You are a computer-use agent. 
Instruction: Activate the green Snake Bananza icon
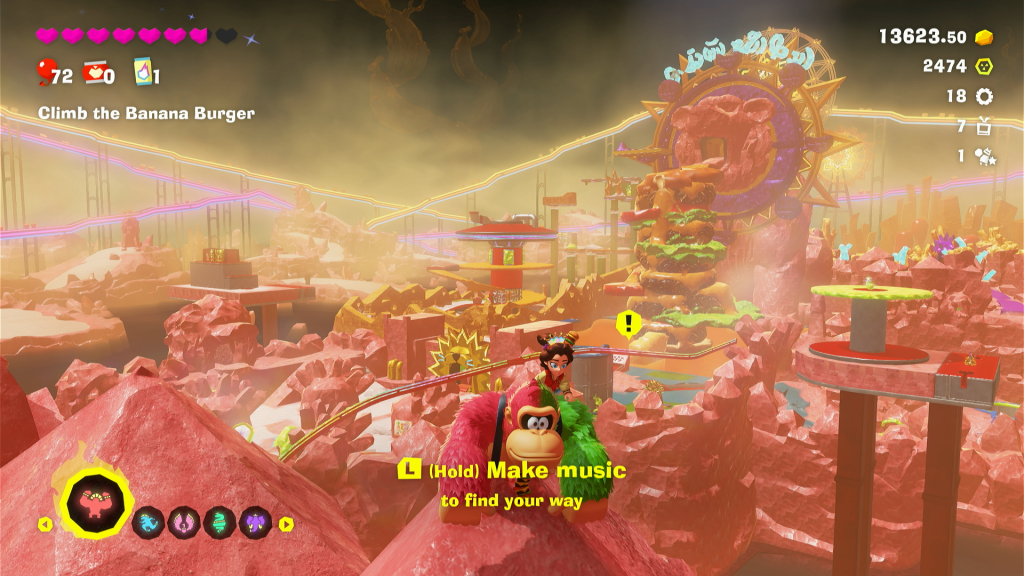(219, 522)
